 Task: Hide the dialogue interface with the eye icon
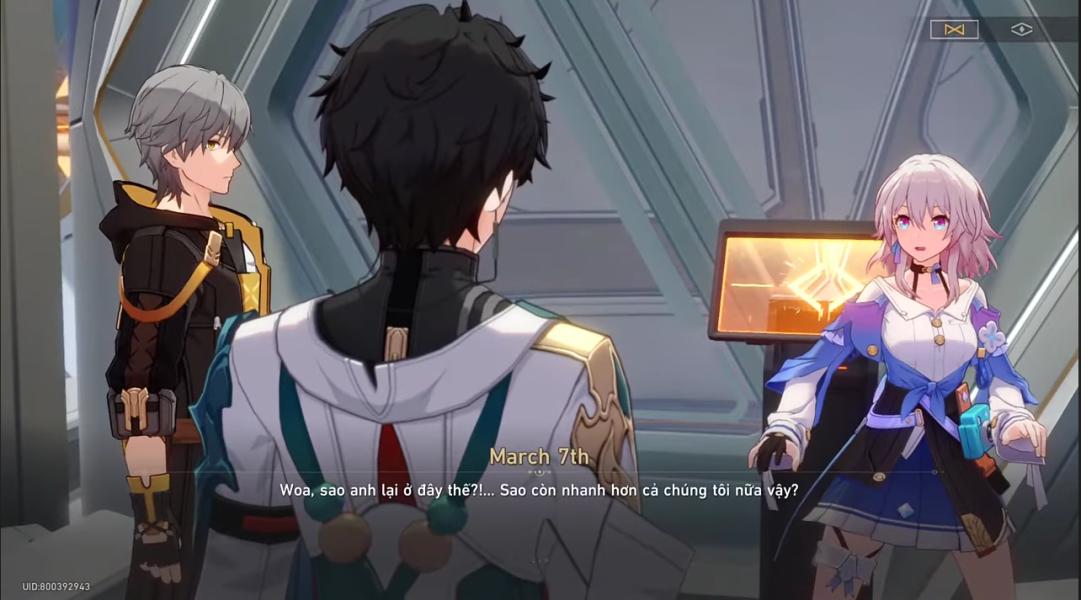tap(1020, 30)
